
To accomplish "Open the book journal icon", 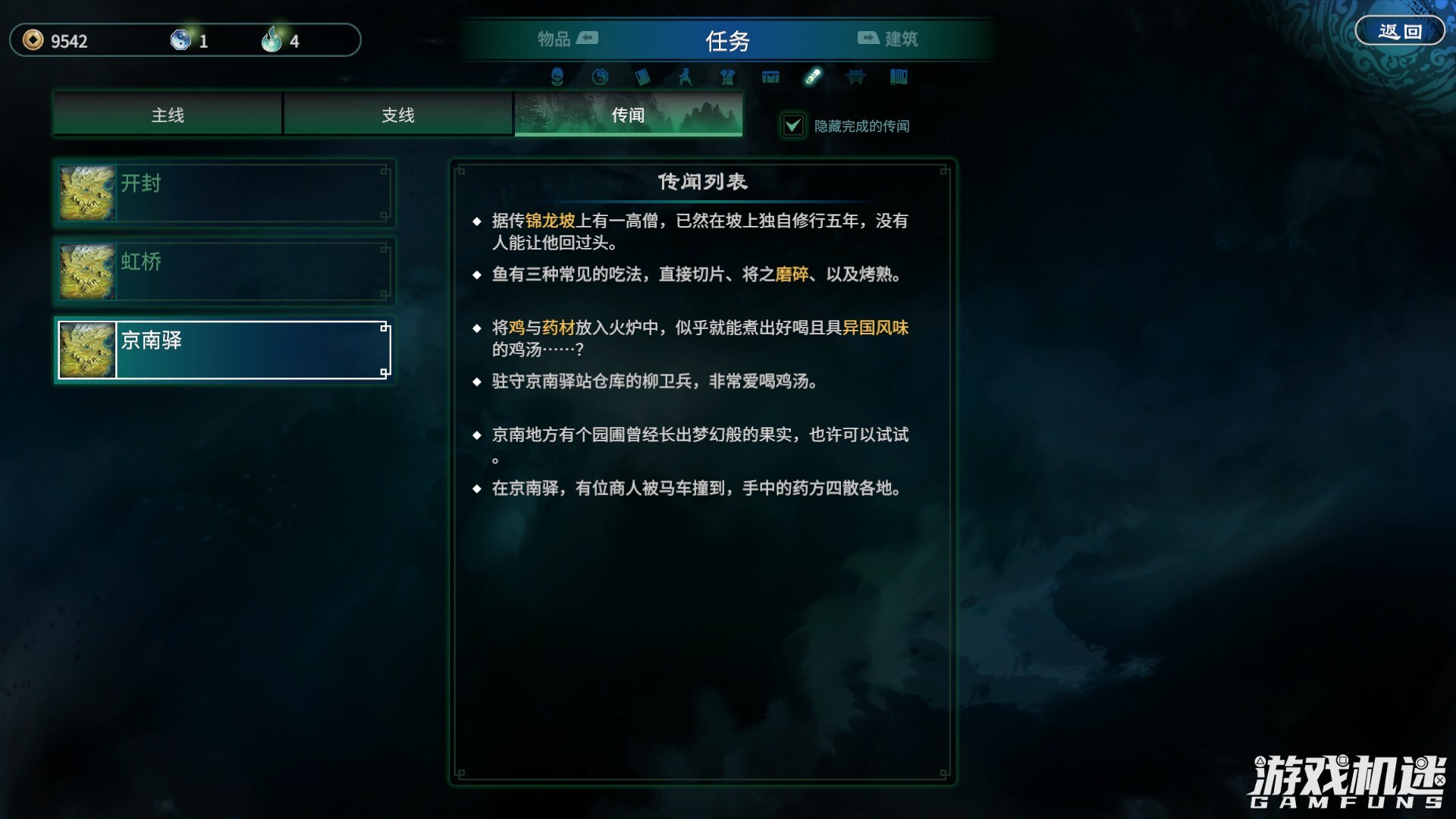I will click(643, 77).
